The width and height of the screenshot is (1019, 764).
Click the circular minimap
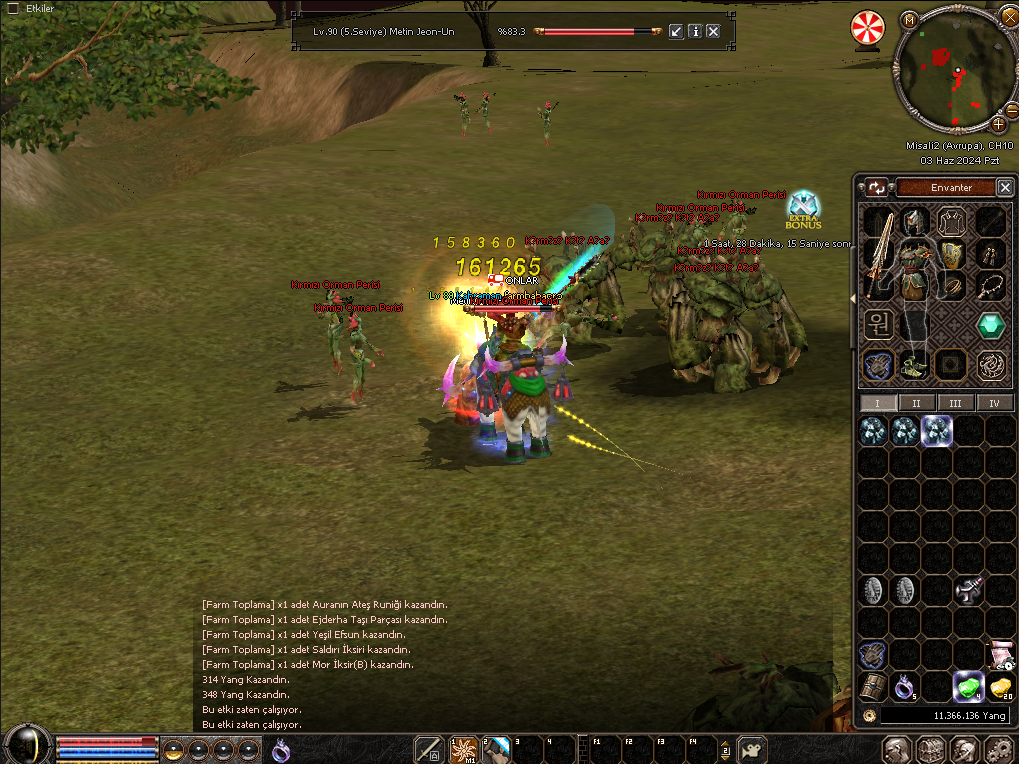pos(953,72)
